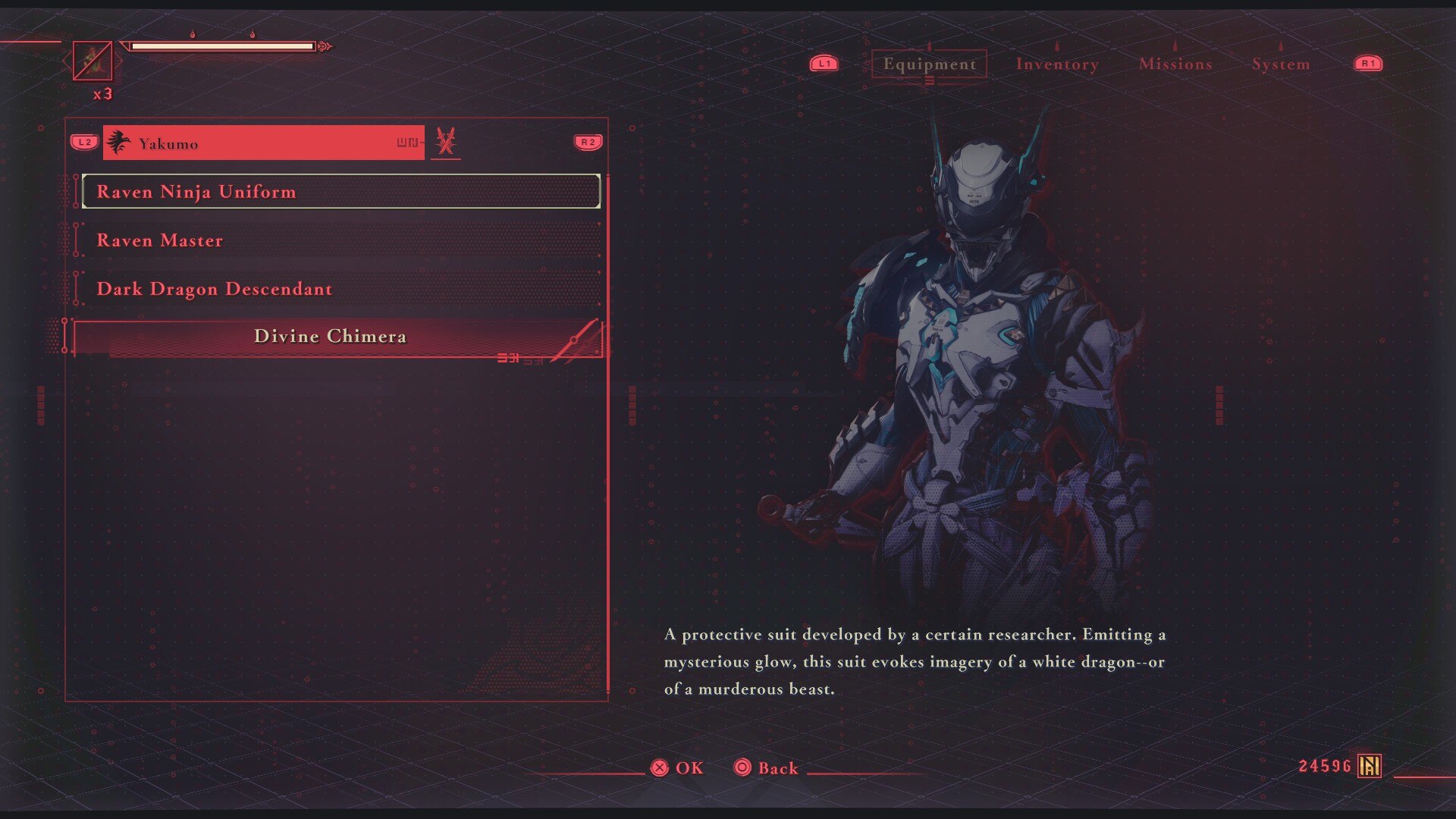
Task: Select the Yakumo character tab
Action: (263, 143)
